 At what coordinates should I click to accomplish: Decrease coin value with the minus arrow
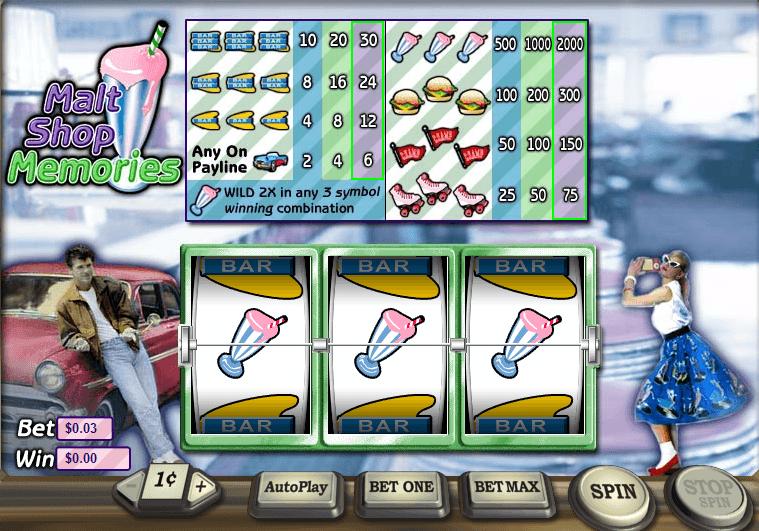131,486
